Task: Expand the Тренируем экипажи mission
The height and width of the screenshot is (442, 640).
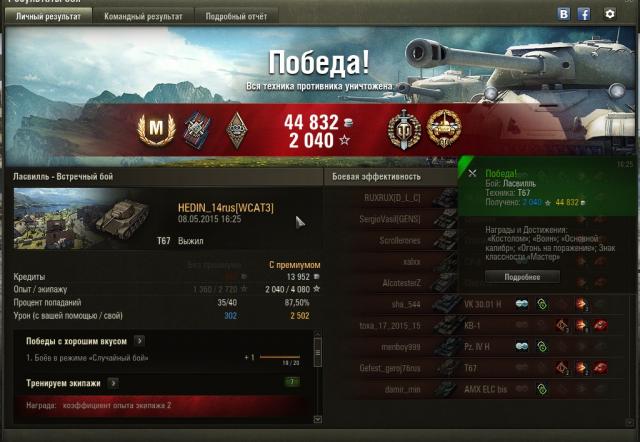Action: [x=112, y=382]
